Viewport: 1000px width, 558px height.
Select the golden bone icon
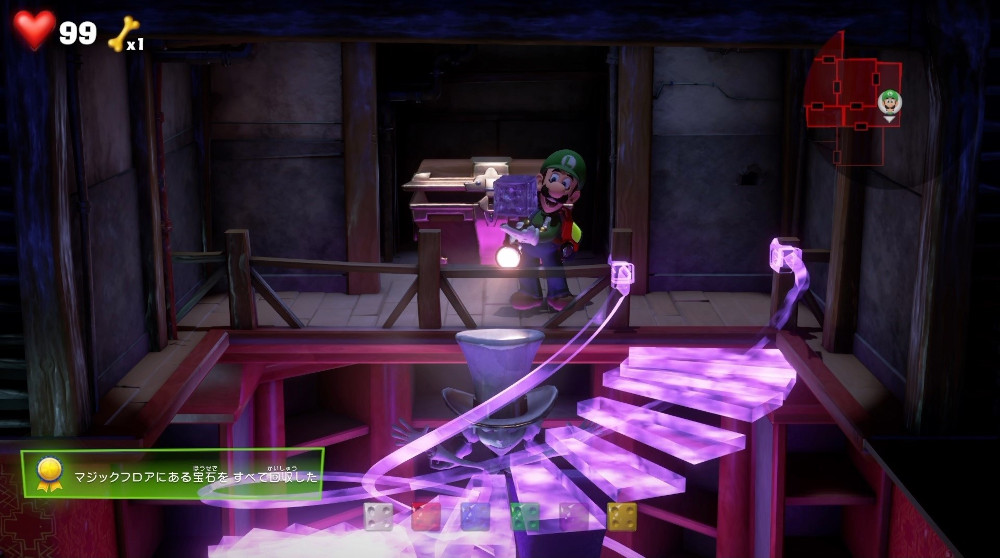[122, 33]
